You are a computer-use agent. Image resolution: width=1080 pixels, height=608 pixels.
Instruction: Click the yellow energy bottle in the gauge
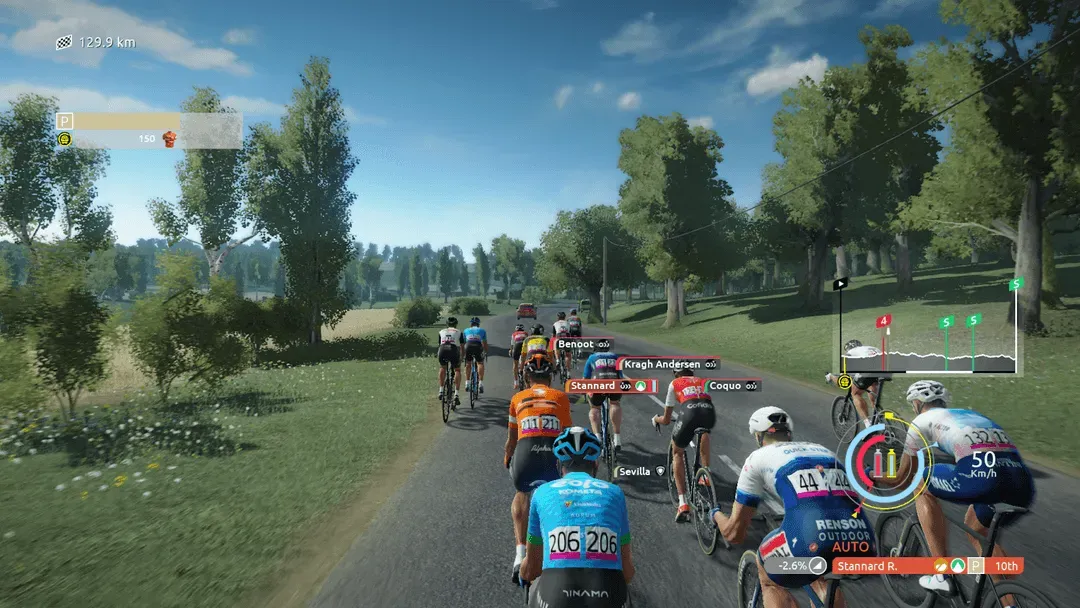pos(892,462)
